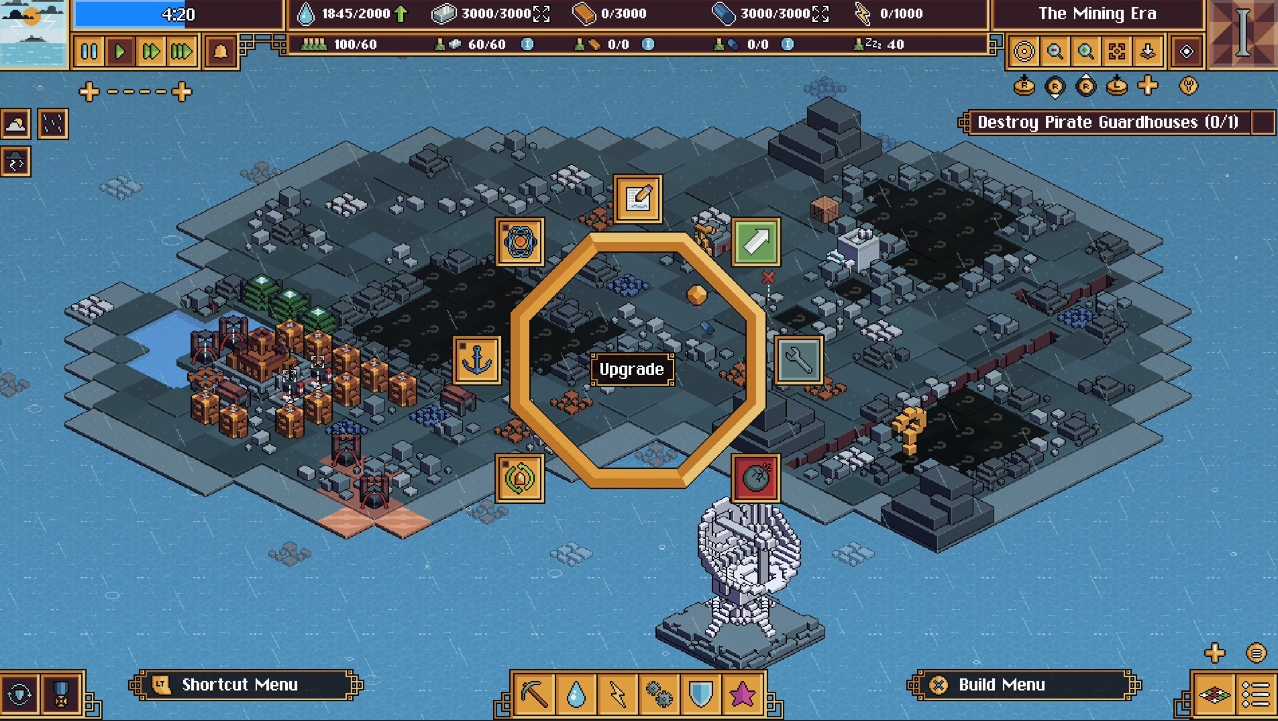Pause the game speed
1278x721 pixels.
click(x=89, y=51)
